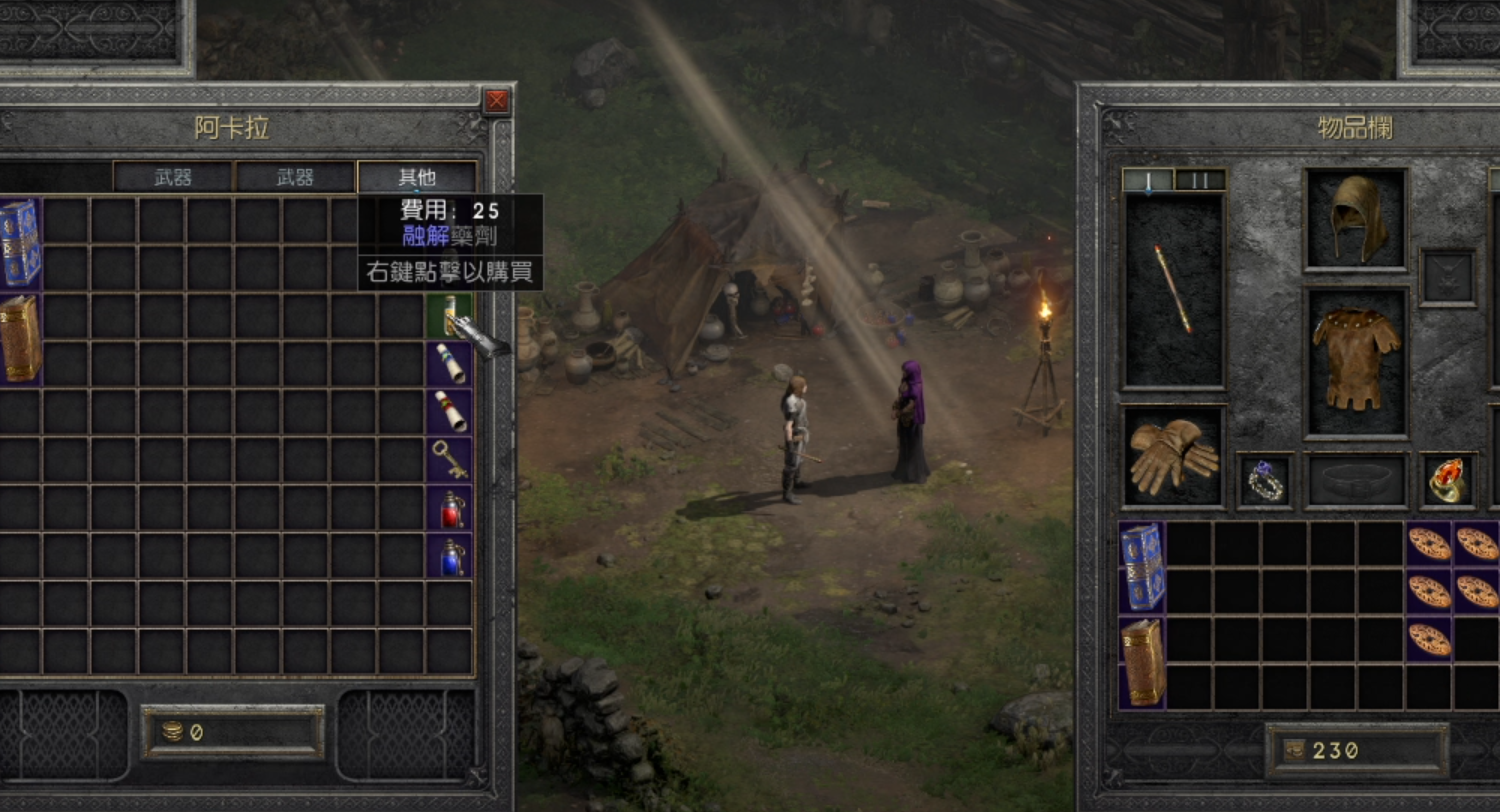Pick the blue tome in the inventory grid

(1142, 566)
